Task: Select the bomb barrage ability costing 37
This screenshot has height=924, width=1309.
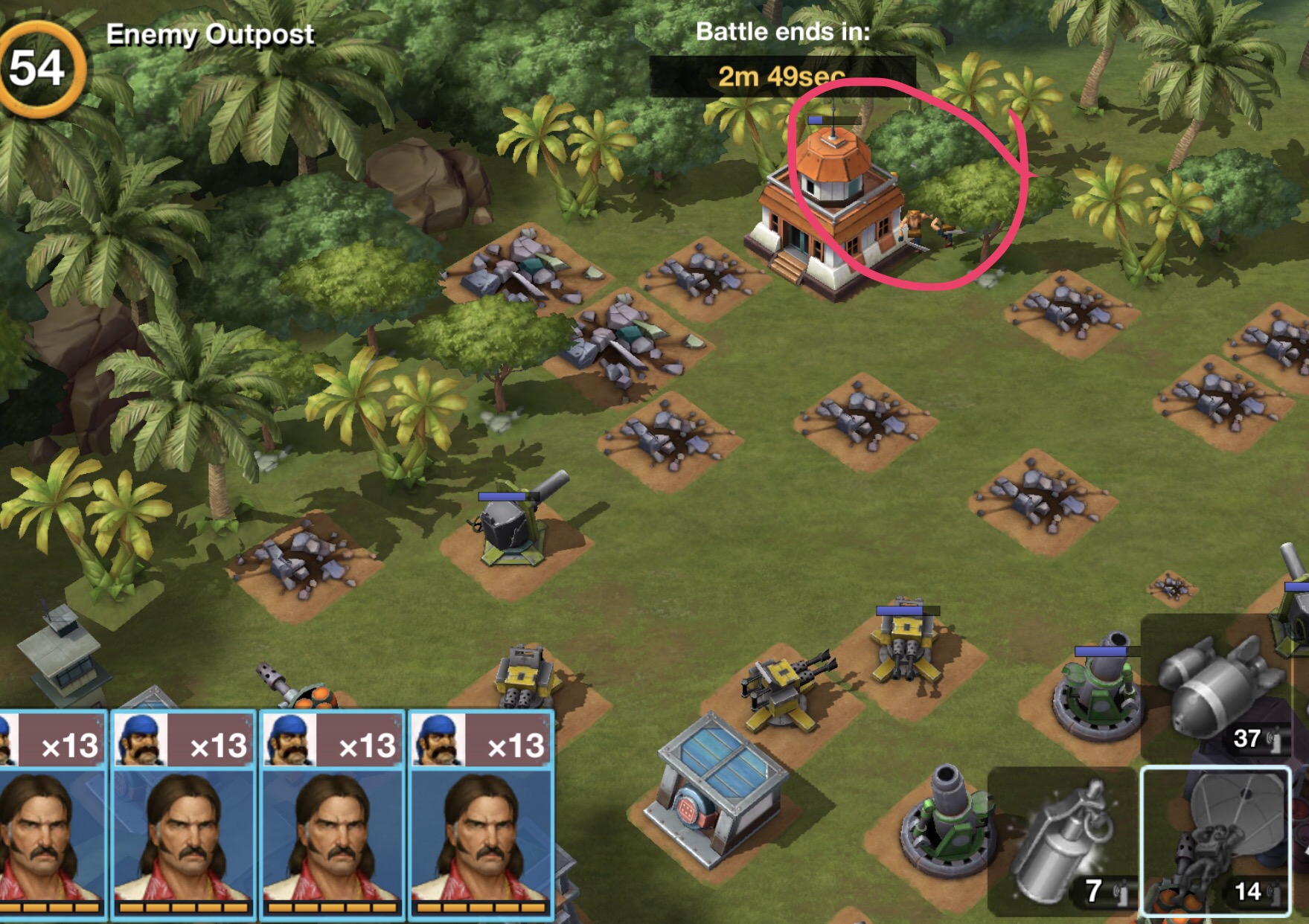Action: pyautogui.click(x=1220, y=692)
